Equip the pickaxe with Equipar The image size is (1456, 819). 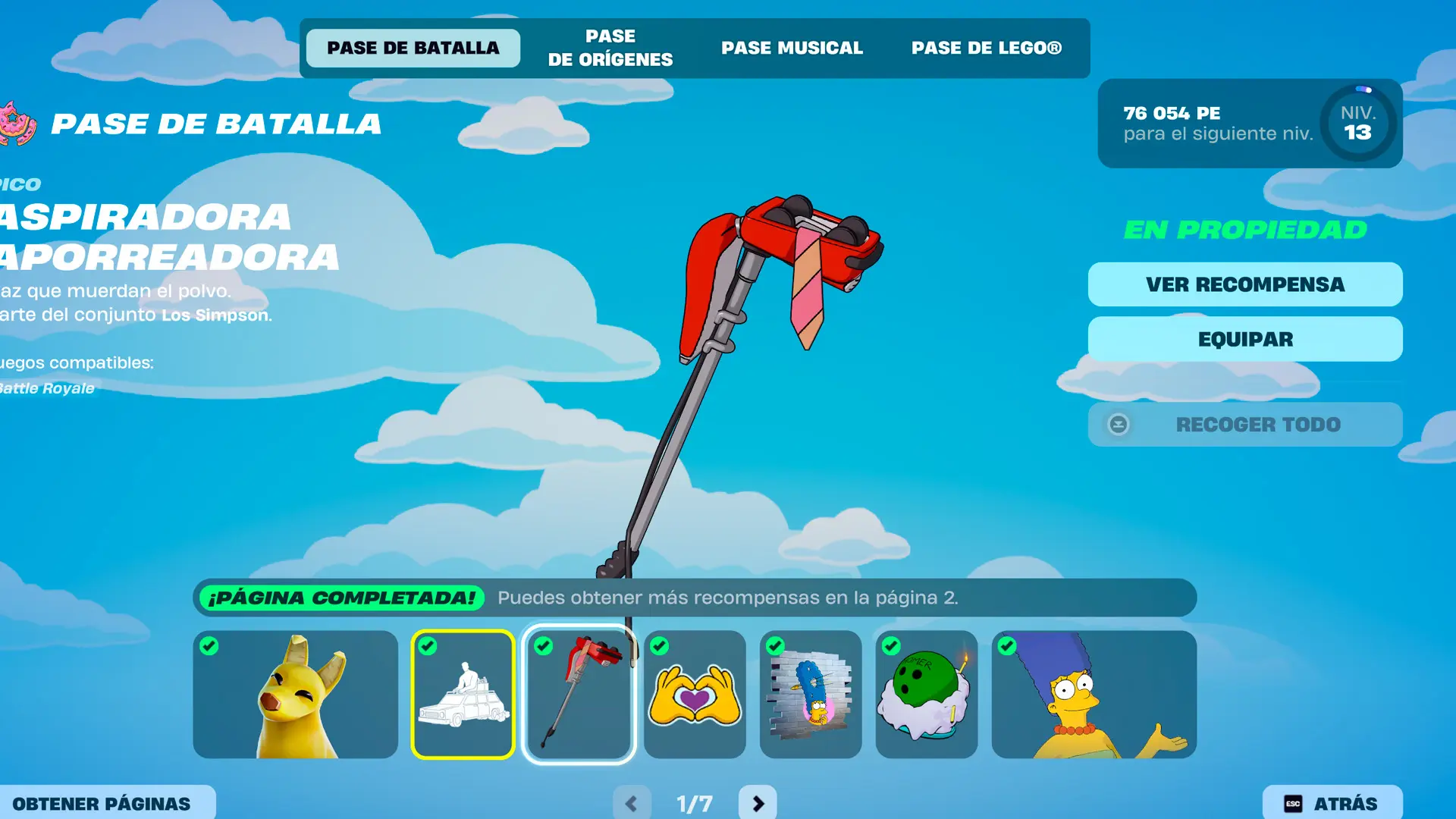(1245, 339)
